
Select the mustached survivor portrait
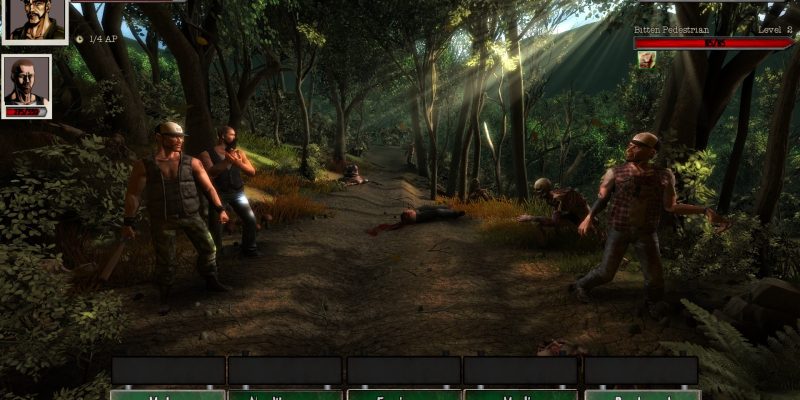pos(35,20)
